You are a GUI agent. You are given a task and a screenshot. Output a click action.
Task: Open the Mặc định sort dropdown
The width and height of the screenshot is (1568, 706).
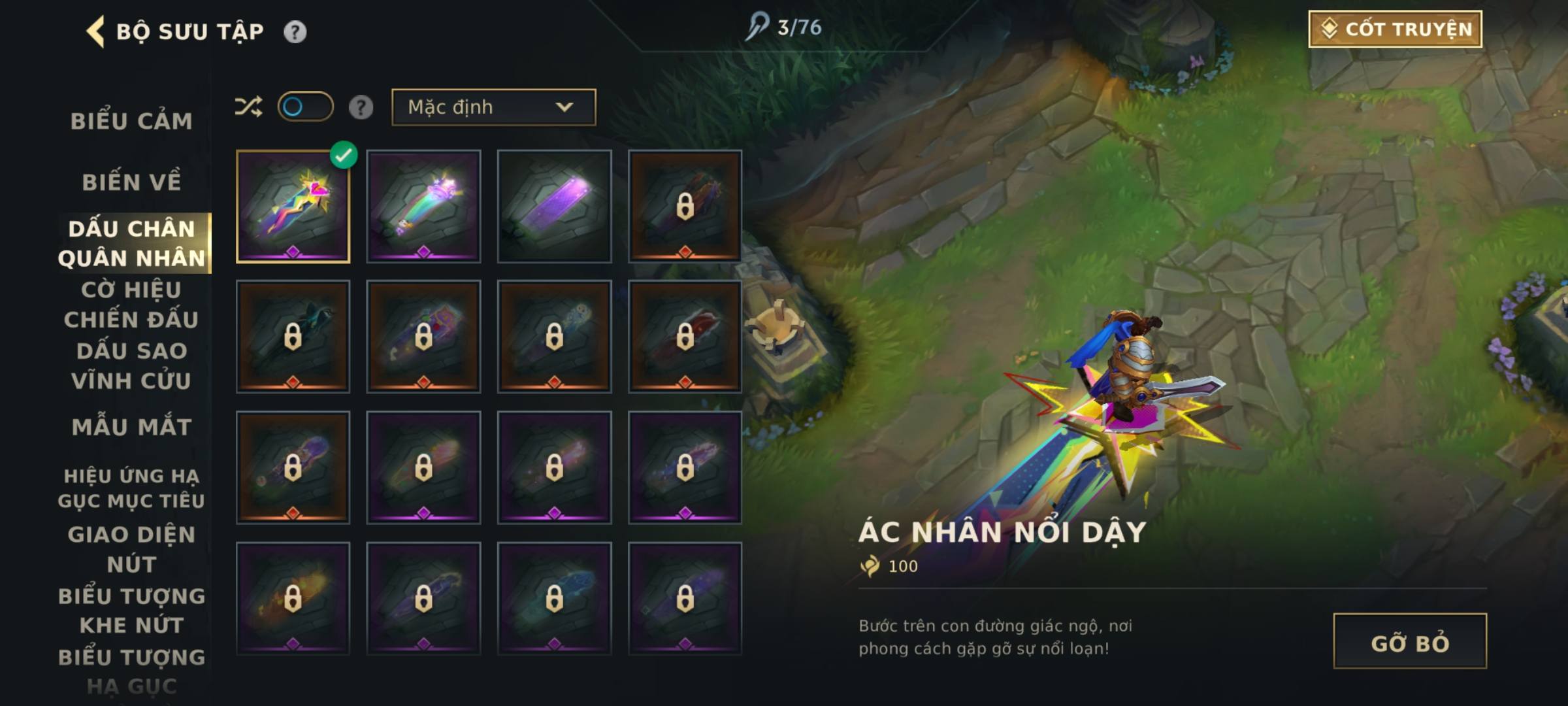coord(493,107)
